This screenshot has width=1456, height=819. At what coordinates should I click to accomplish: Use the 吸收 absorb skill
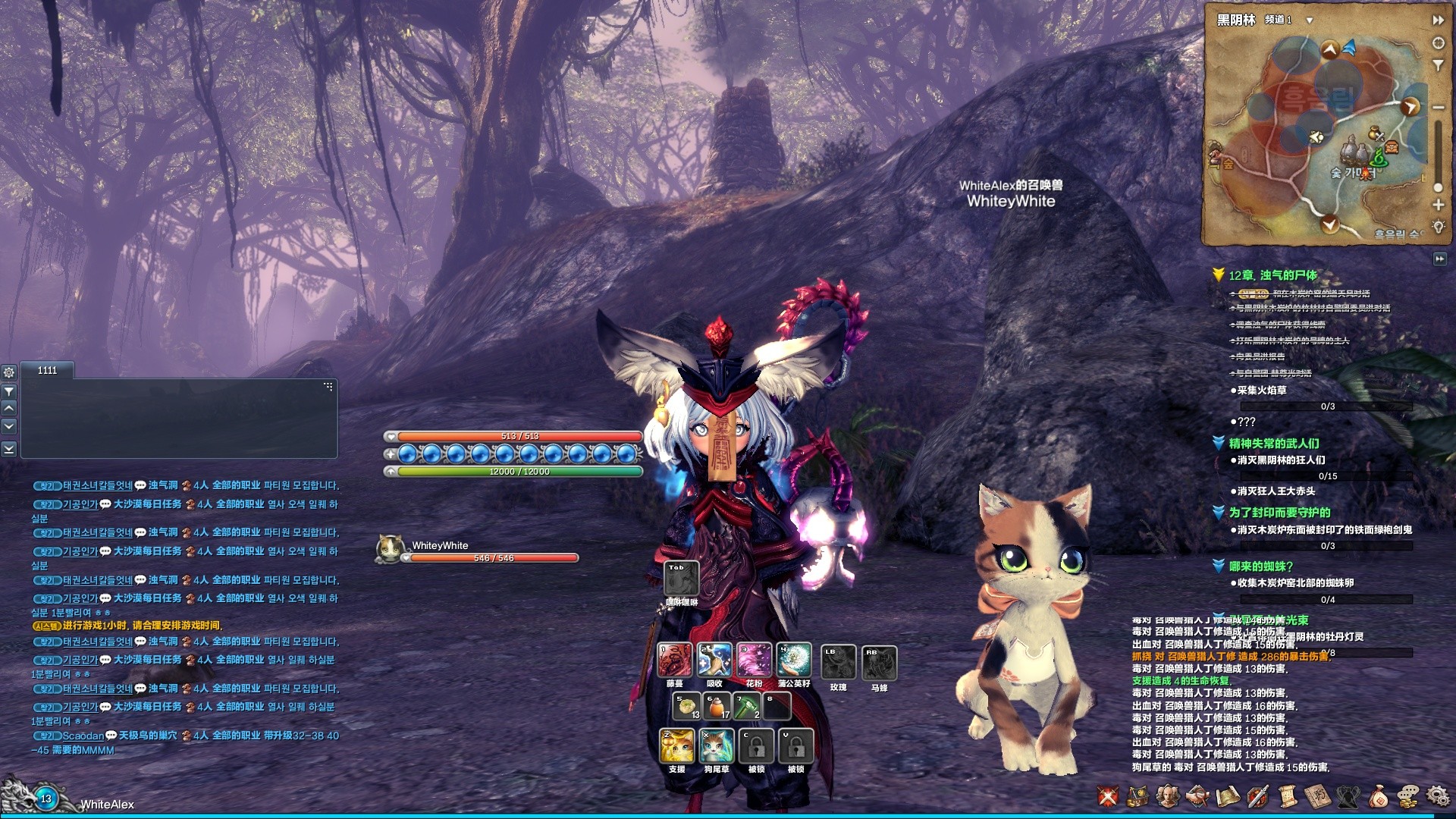pyautogui.click(x=714, y=660)
